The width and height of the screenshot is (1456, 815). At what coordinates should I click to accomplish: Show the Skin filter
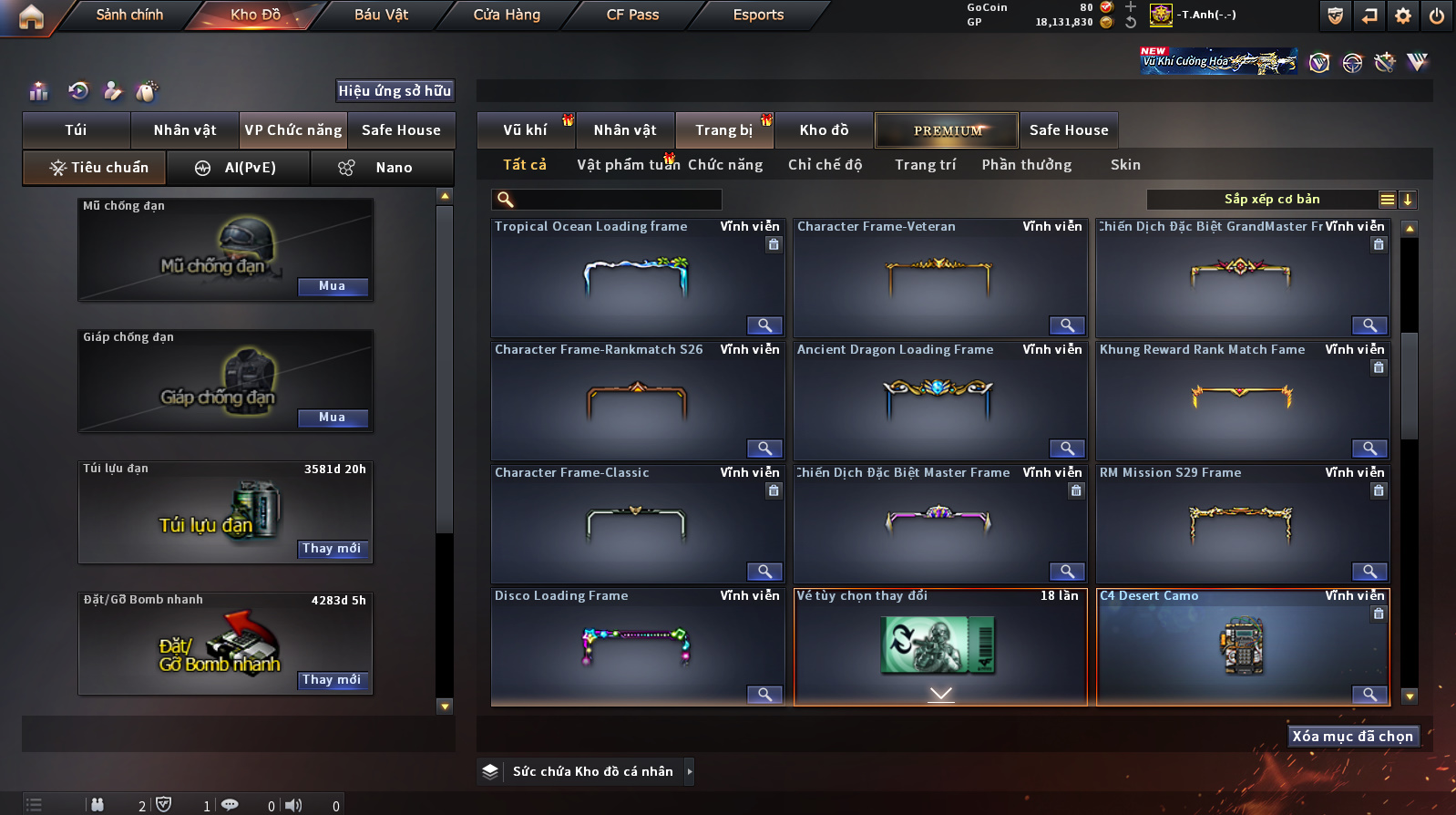[x=1125, y=165]
